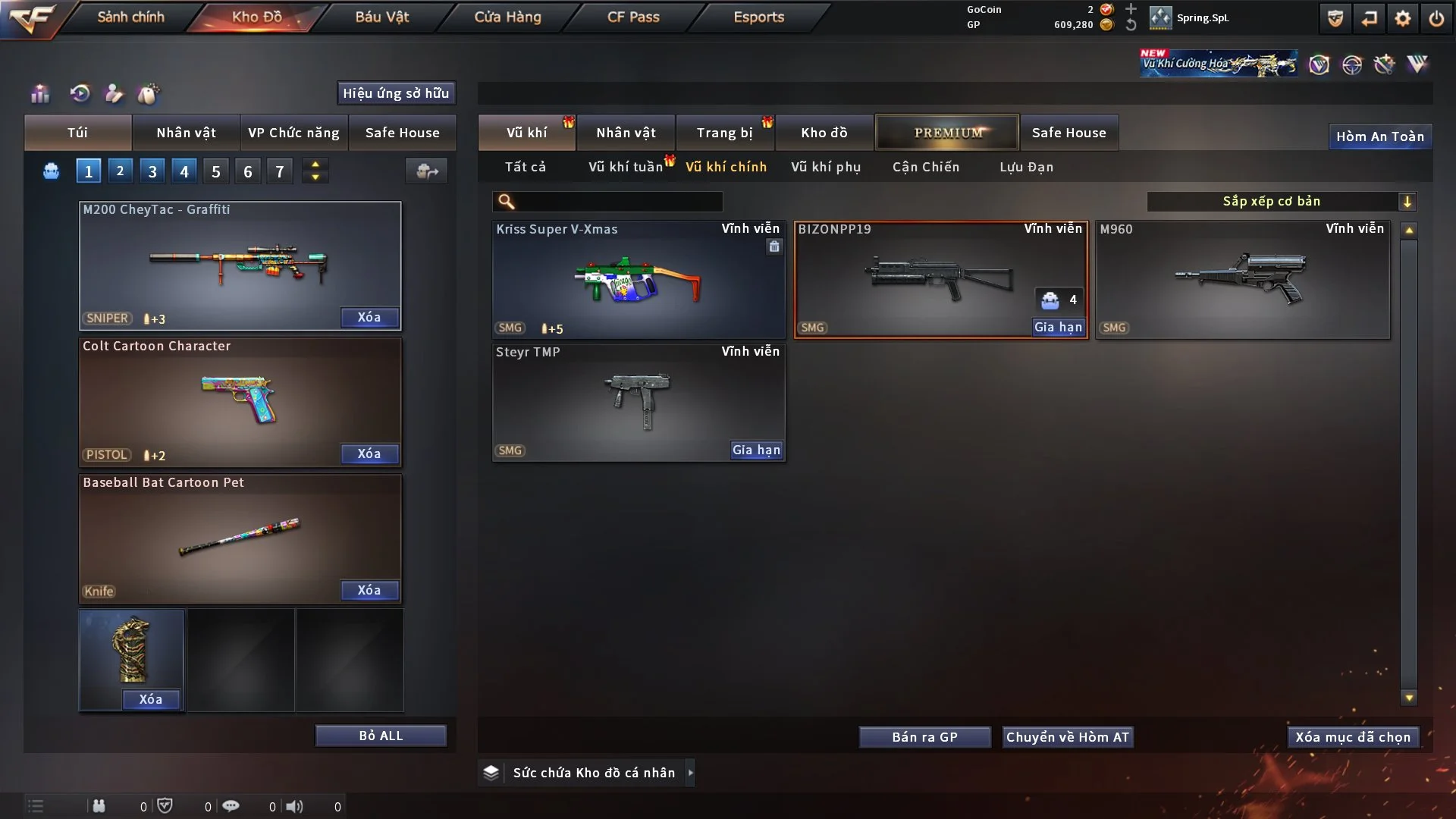Sell the selected item via Bán ra GP
The height and width of the screenshot is (819, 1456).
pos(924,737)
